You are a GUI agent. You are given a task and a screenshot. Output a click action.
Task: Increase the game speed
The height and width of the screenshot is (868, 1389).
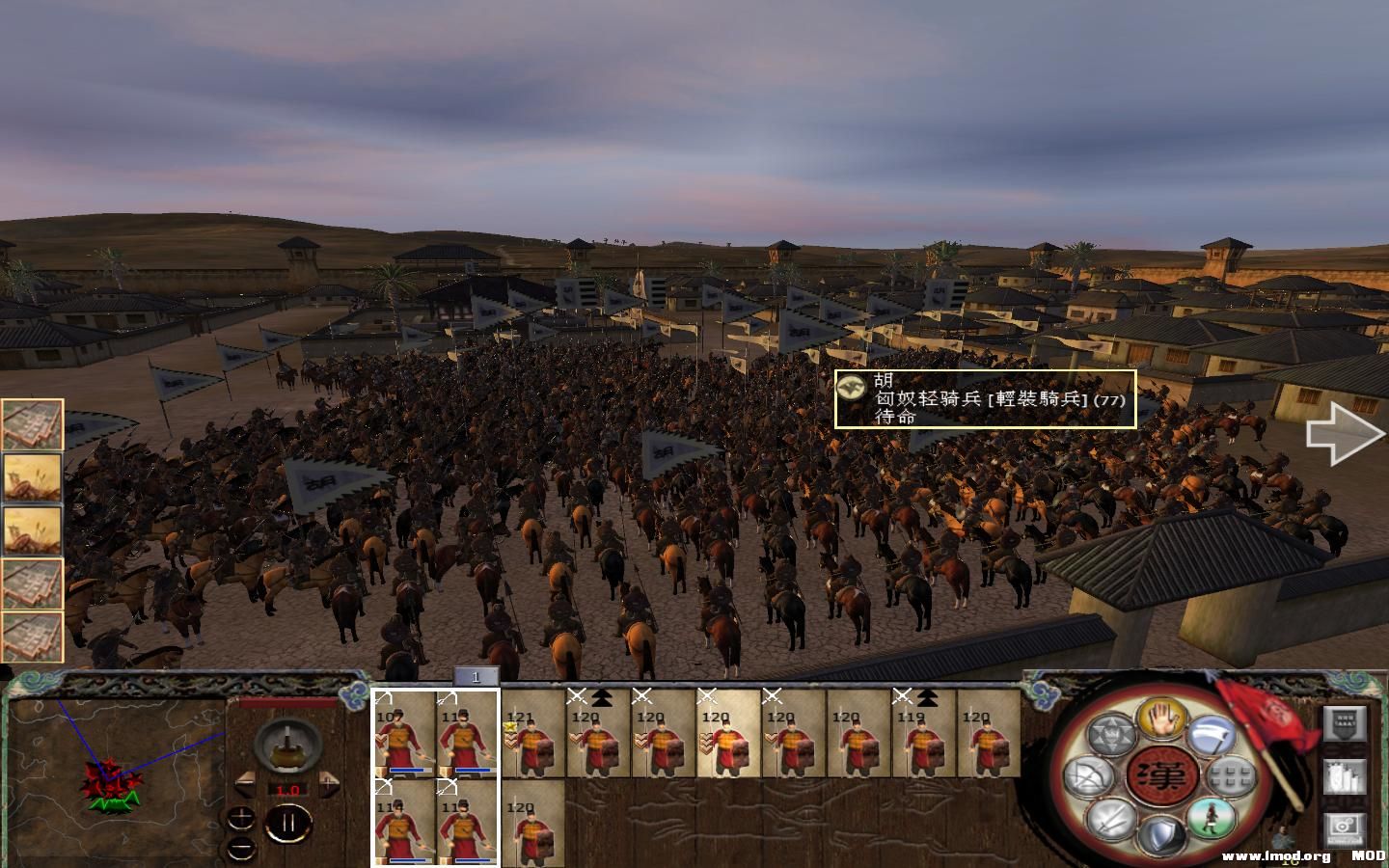(x=329, y=783)
